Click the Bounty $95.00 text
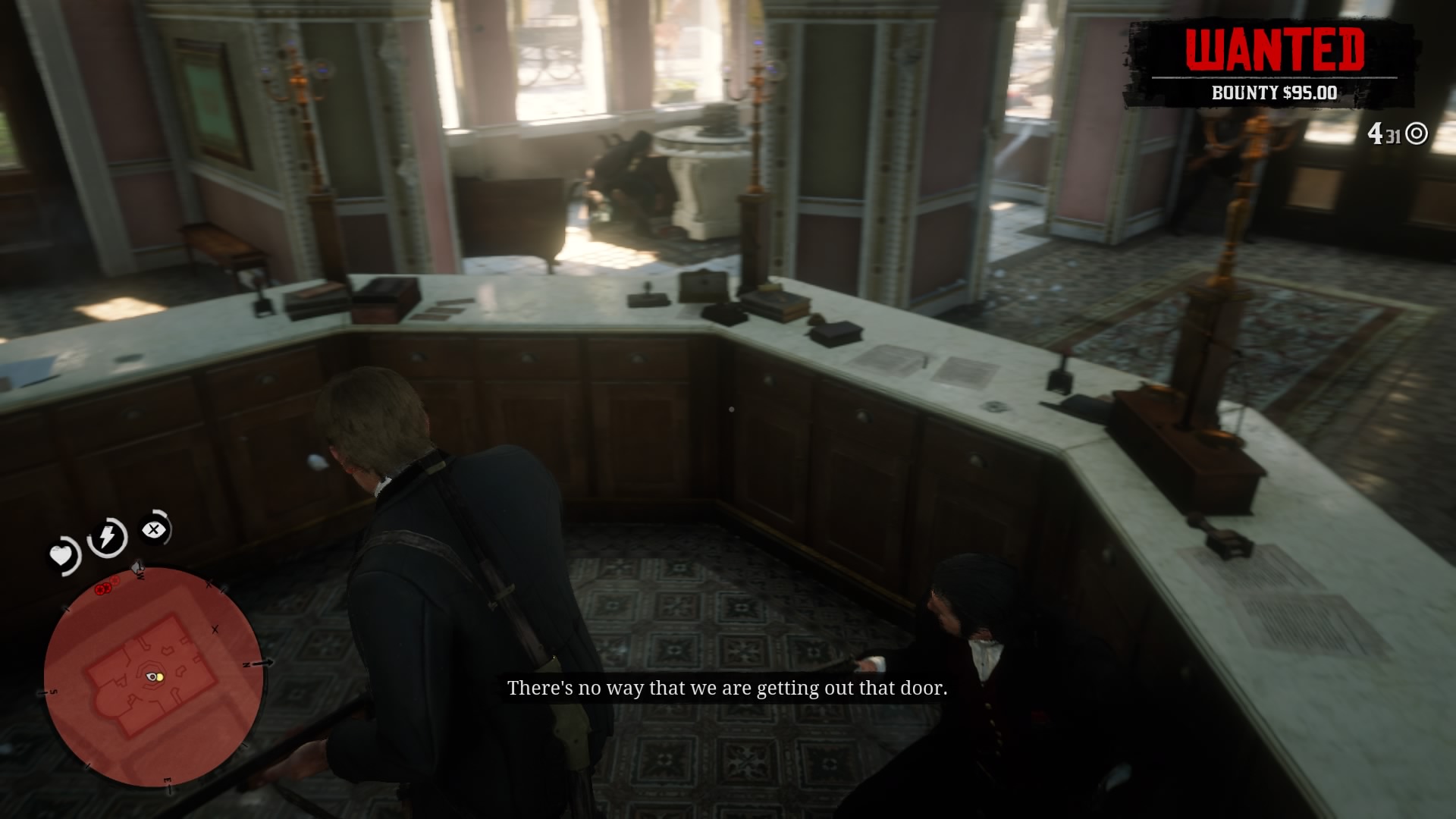 [1276, 93]
